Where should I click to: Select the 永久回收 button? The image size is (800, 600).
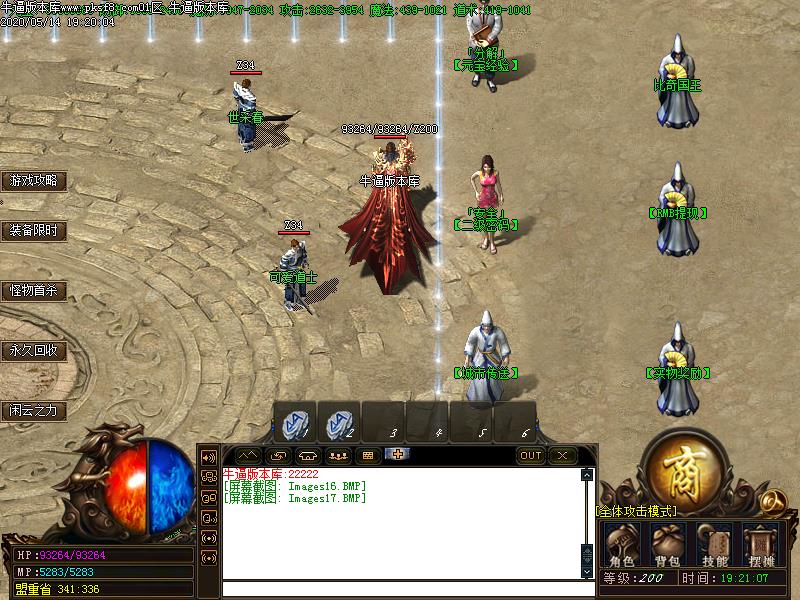pos(34,351)
